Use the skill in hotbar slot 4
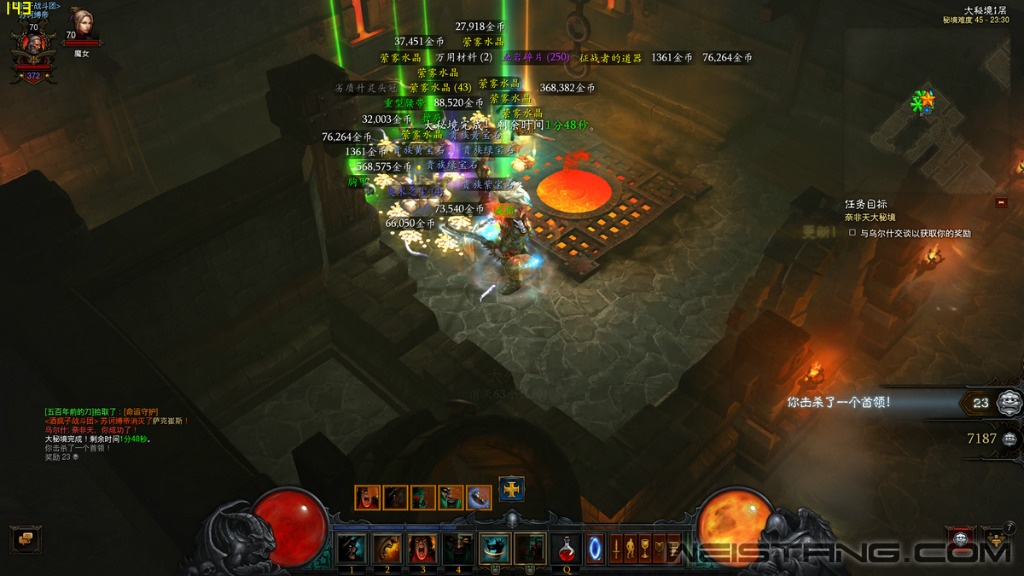The height and width of the screenshot is (576, 1024). (458, 548)
